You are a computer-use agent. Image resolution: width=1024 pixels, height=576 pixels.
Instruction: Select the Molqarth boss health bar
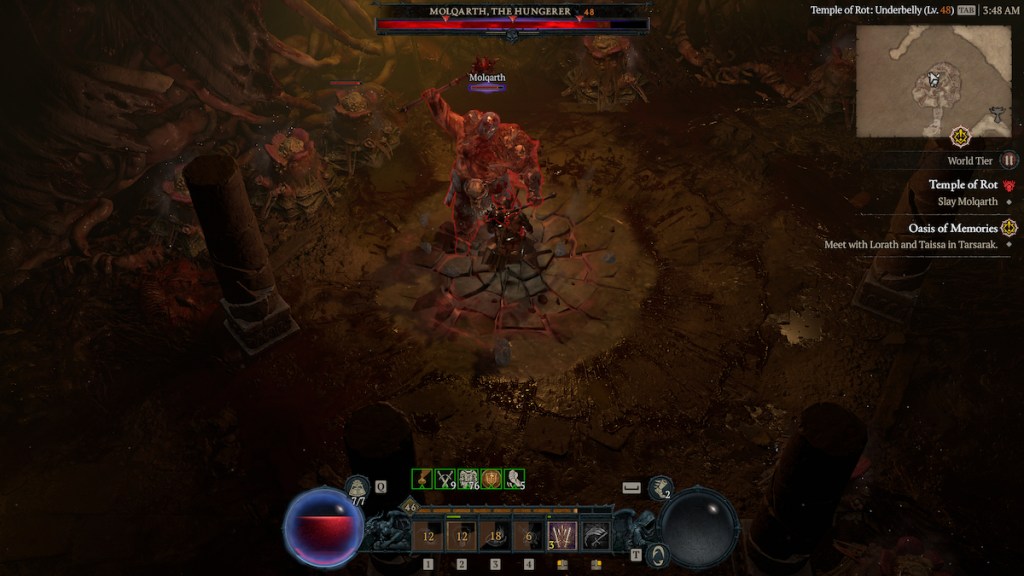[511, 24]
